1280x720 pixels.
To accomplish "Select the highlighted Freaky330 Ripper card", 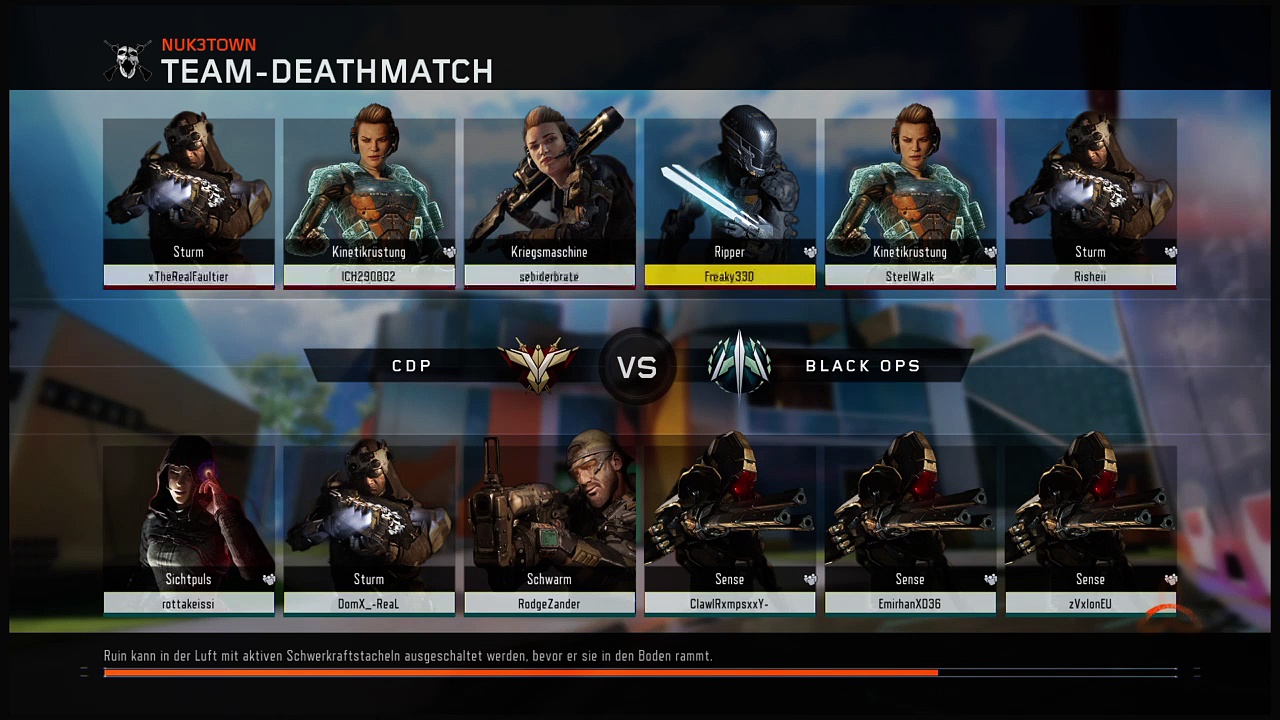I will coord(730,203).
